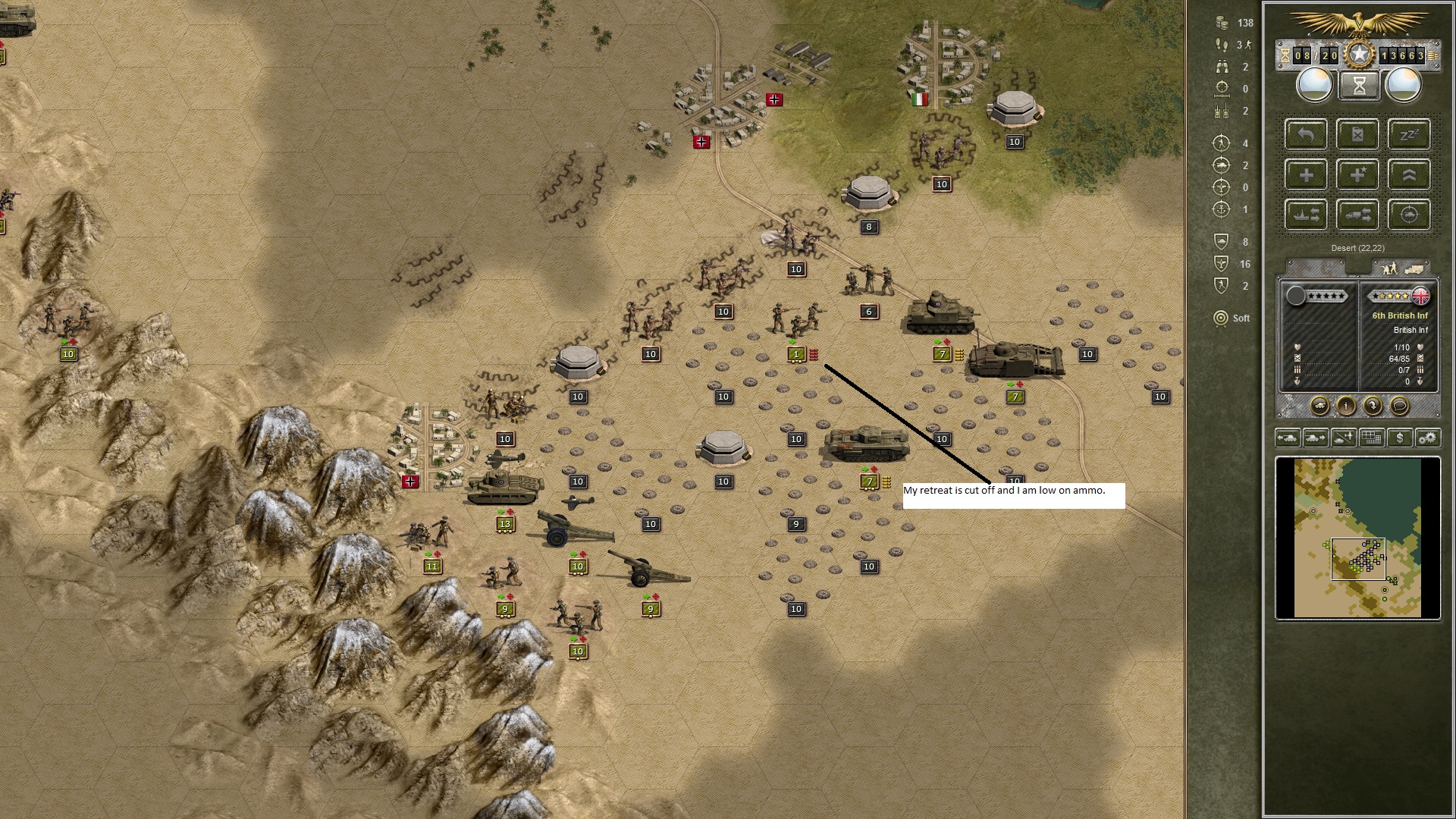1456x819 pixels.
Task: Resupply the unit via the jerrycan icon
Action: pos(1357,134)
